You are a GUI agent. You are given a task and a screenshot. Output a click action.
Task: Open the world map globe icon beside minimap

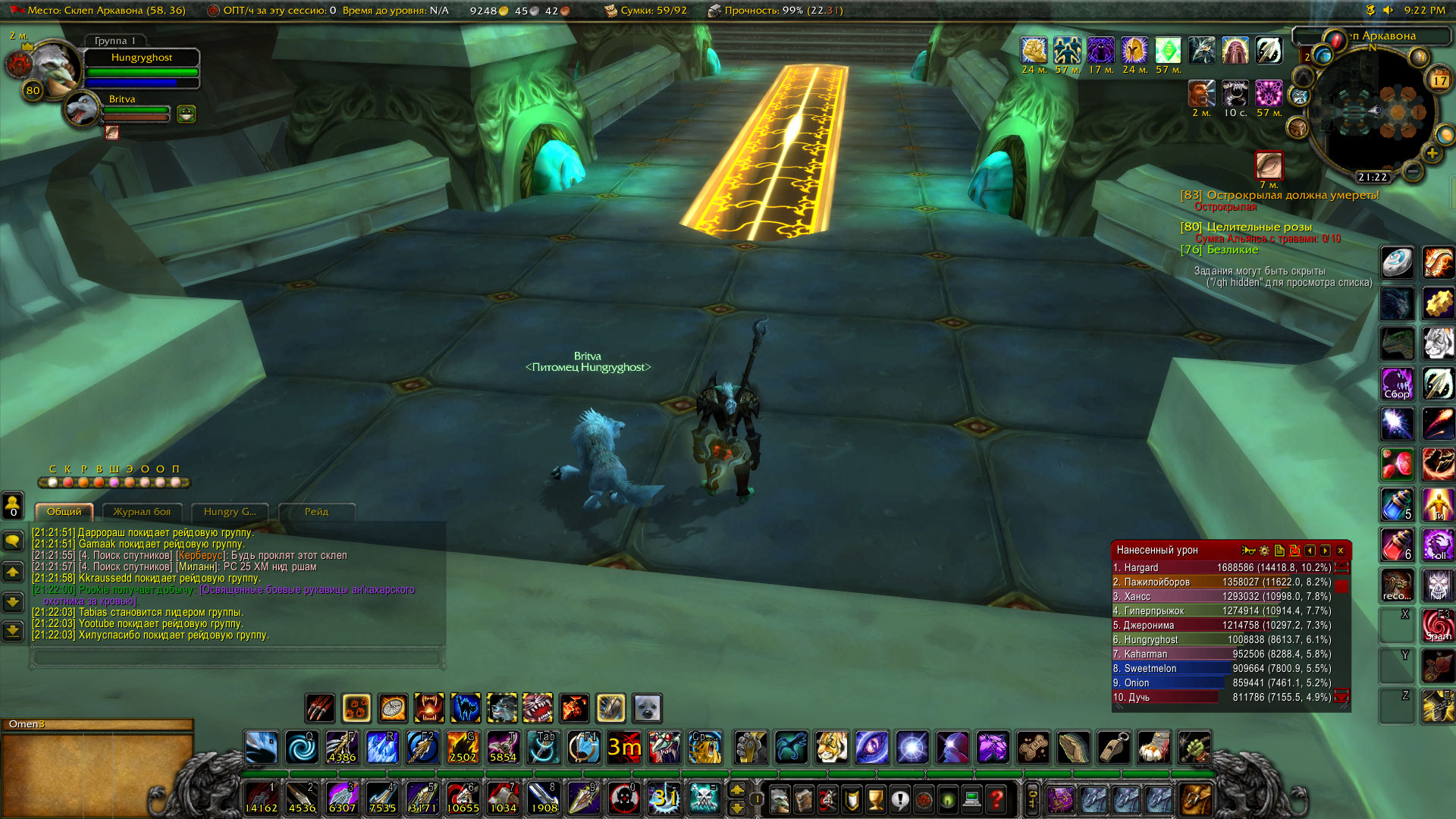(1323, 55)
